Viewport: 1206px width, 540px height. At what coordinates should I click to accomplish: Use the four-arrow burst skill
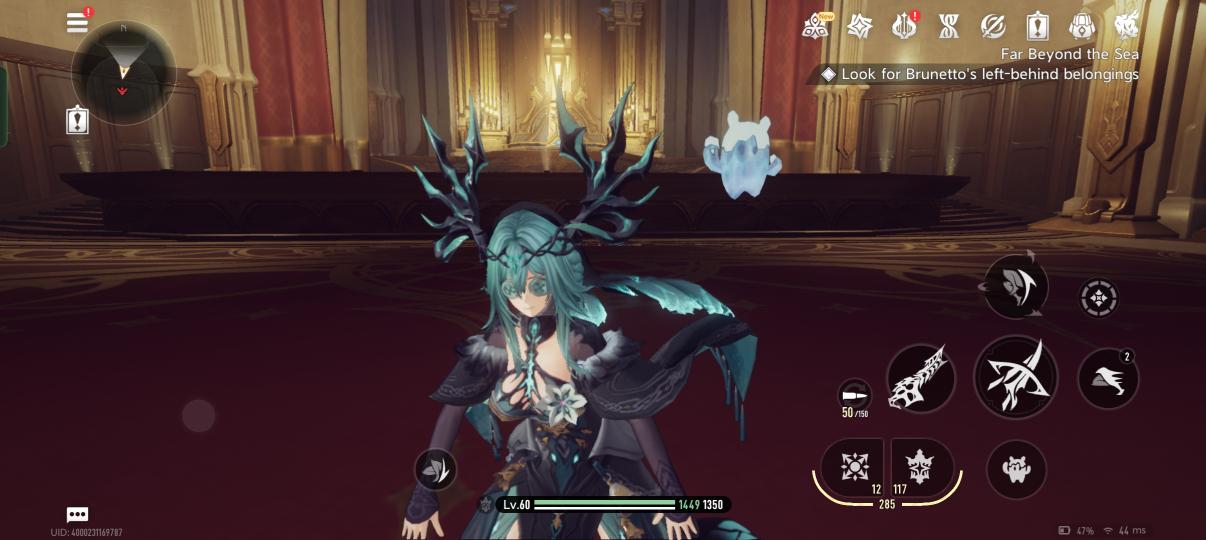pos(853,467)
